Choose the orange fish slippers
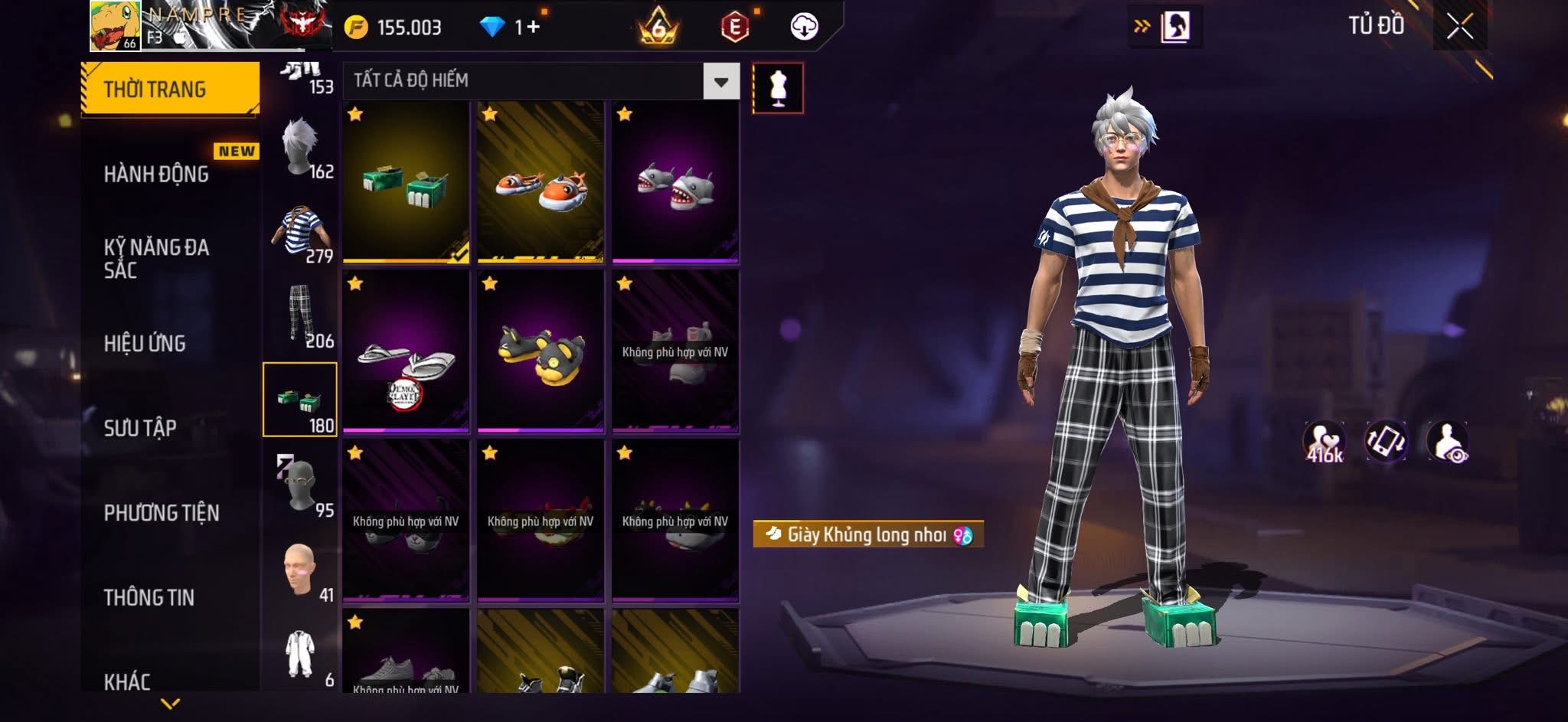The image size is (1568, 722). 541,182
